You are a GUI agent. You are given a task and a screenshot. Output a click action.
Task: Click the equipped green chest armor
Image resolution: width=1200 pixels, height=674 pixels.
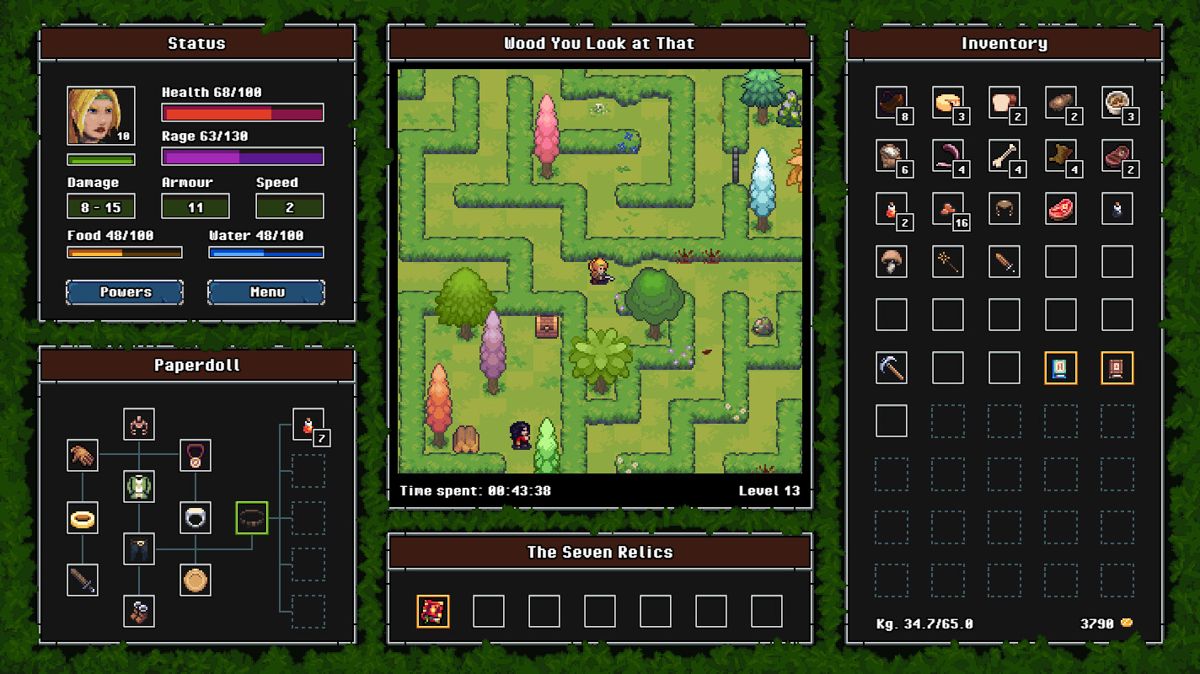click(x=139, y=487)
